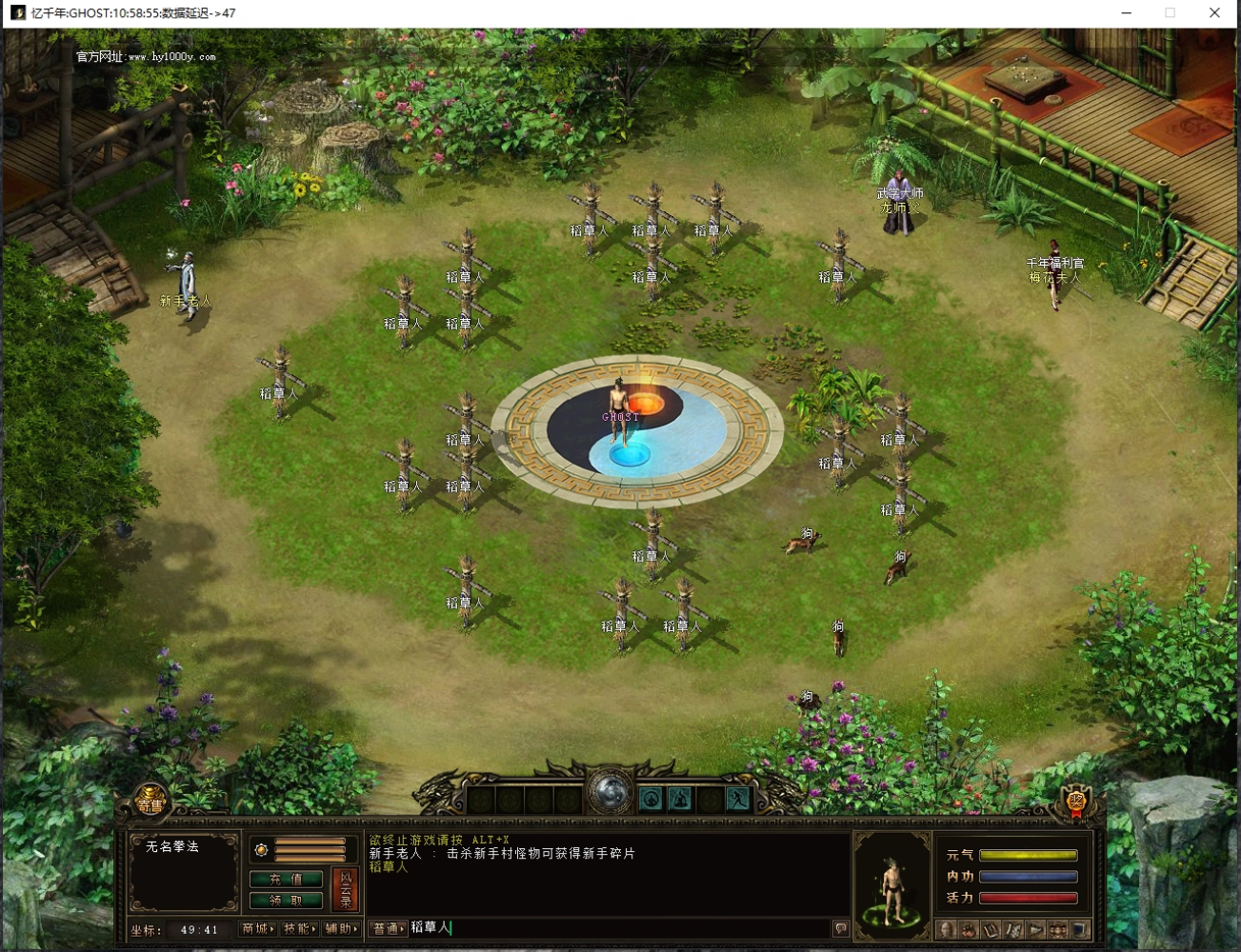Activate the seated meditation skill icon
1241x952 pixels.
click(651, 799)
